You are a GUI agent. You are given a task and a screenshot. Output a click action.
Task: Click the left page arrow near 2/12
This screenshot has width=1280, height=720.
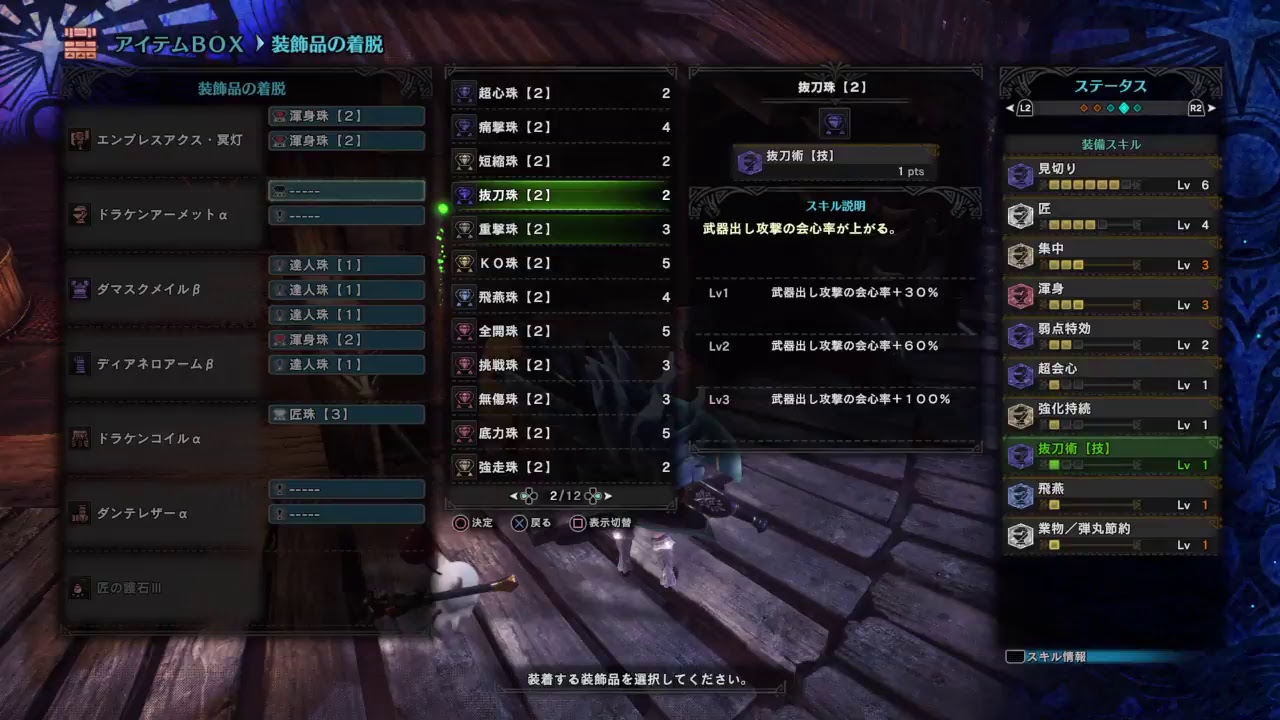pos(514,494)
